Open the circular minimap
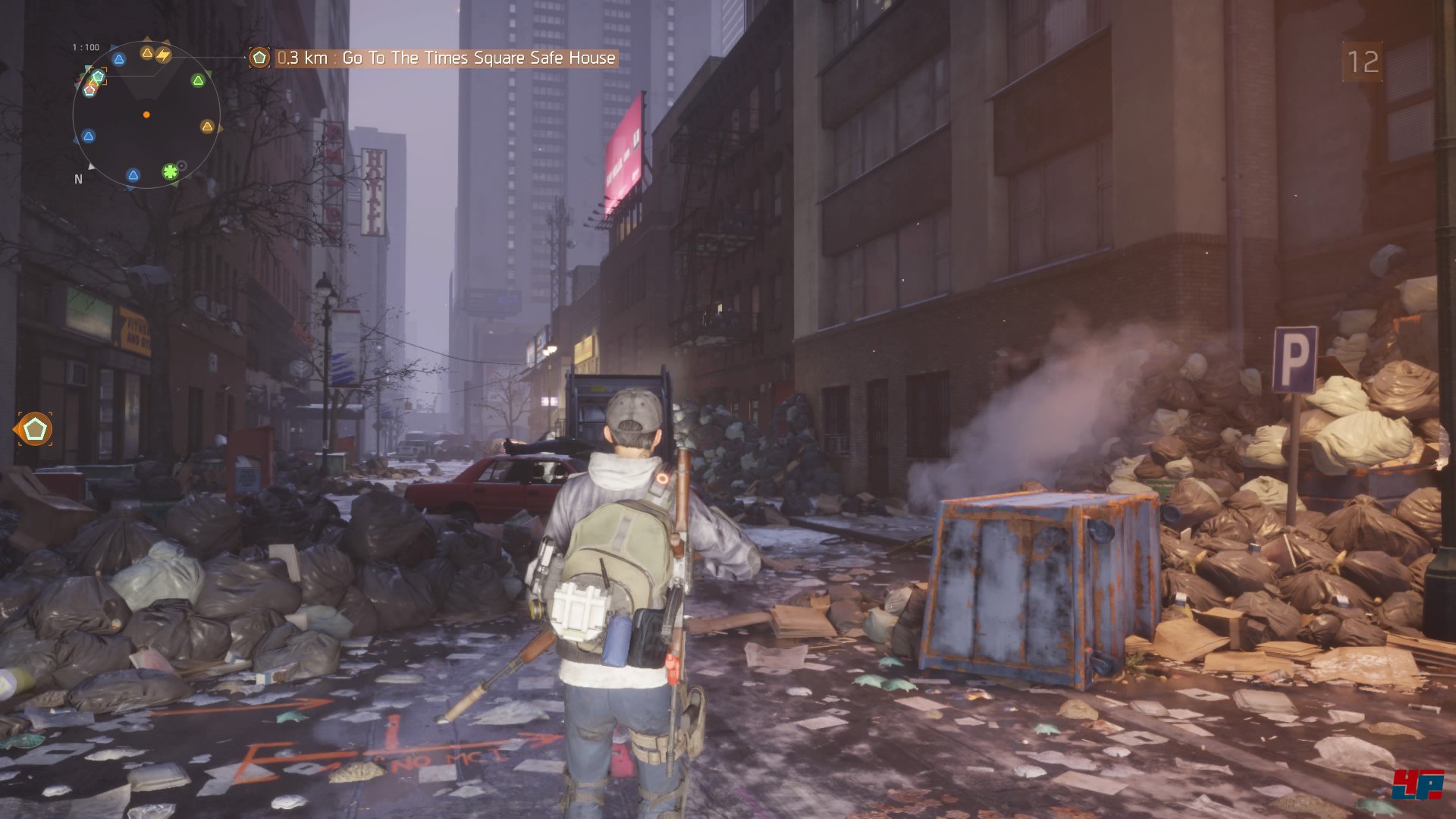The height and width of the screenshot is (819, 1456). 146,115
